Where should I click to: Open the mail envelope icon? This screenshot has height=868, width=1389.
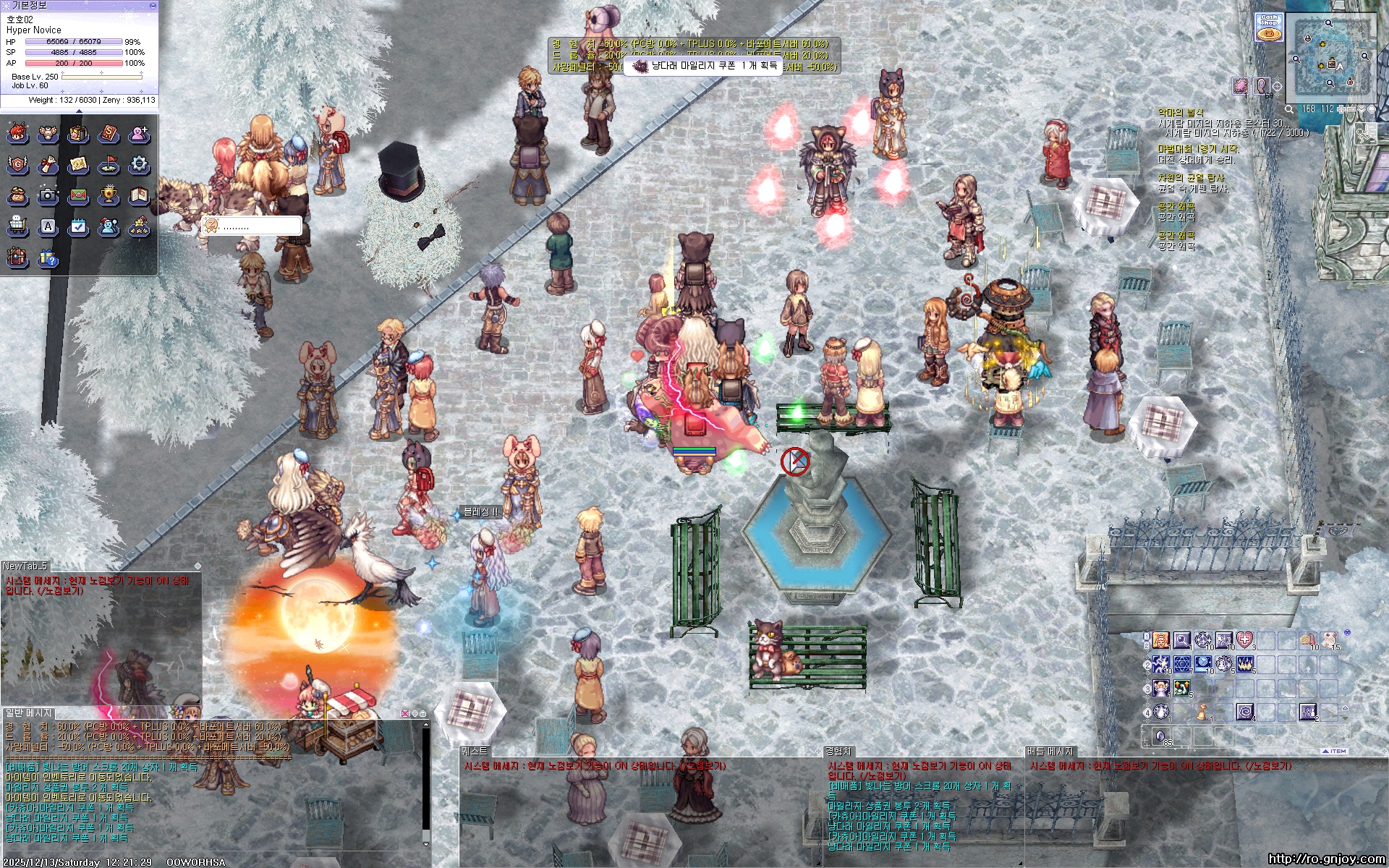point(78,195)
